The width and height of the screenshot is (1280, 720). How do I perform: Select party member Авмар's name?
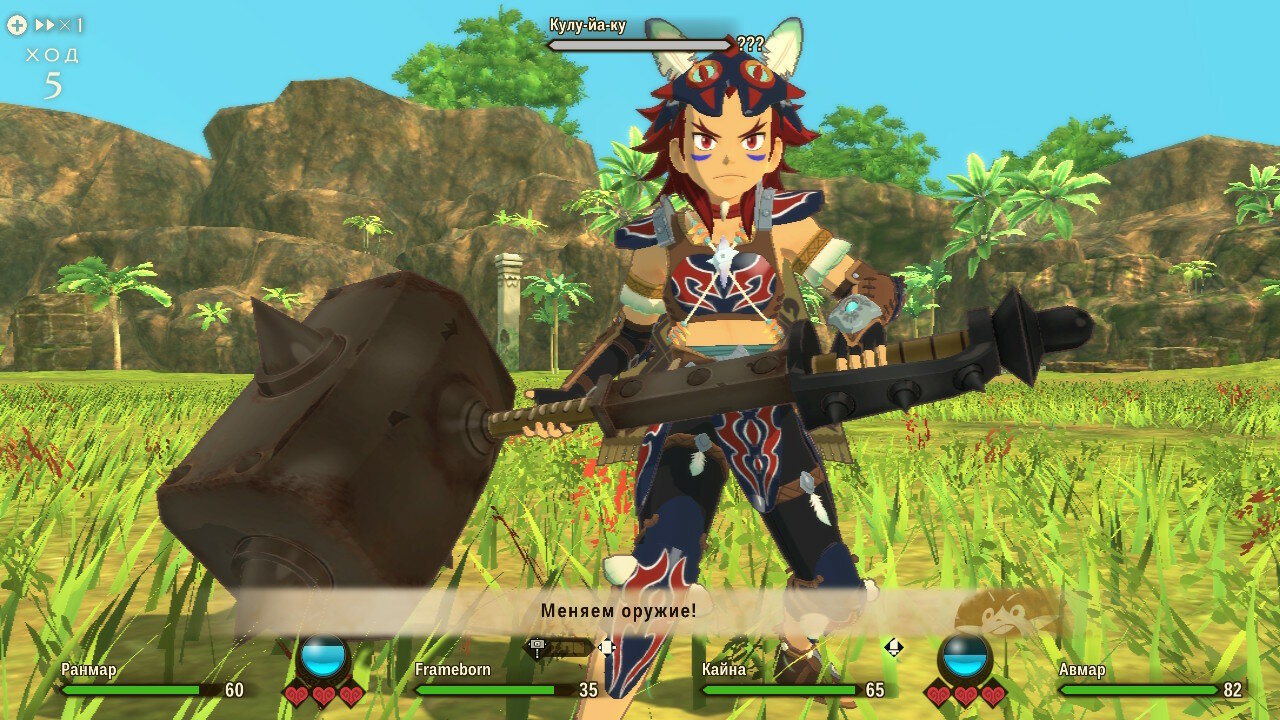click(1082, 669)
